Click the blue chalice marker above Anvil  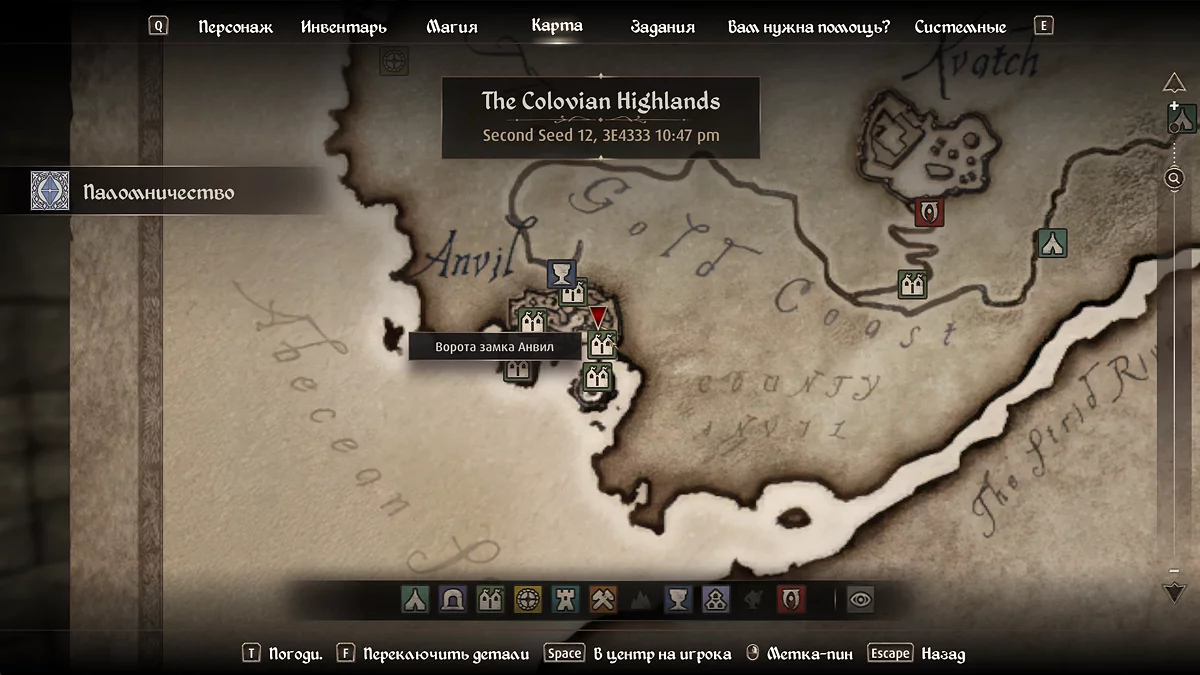(x=562, y=274)
